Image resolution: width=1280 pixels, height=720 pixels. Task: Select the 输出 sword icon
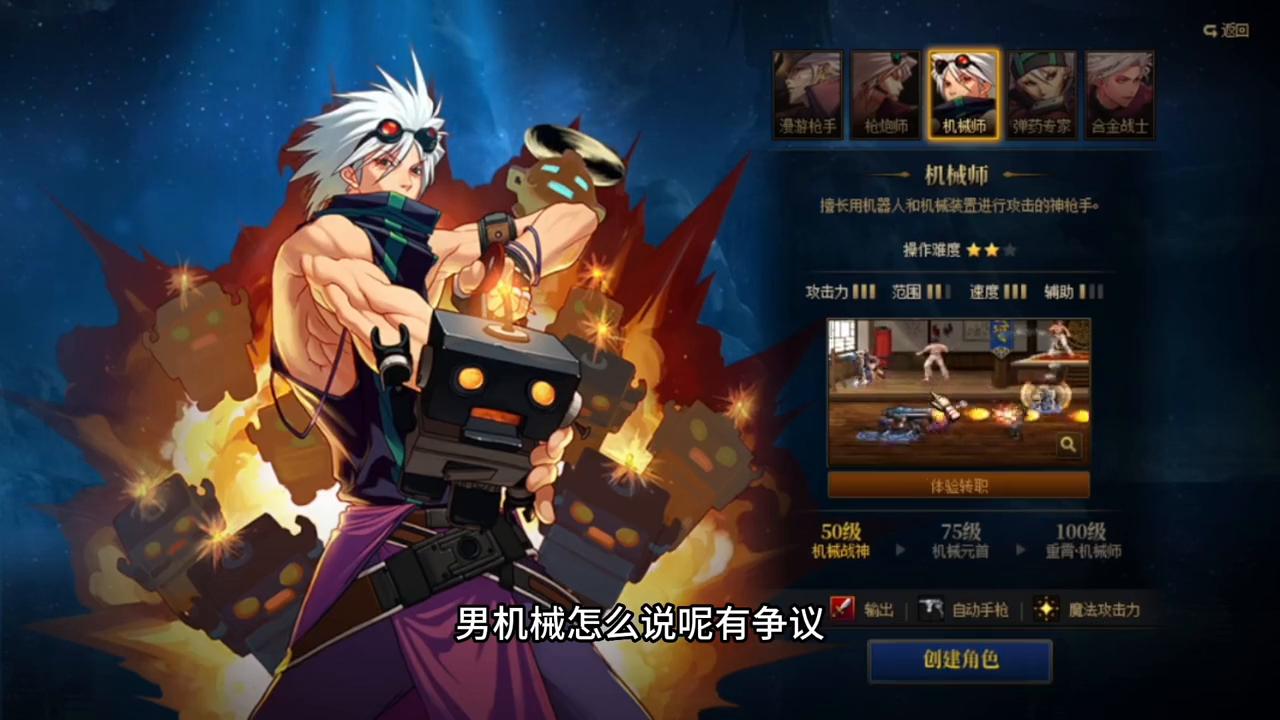(x=843, y=610)
